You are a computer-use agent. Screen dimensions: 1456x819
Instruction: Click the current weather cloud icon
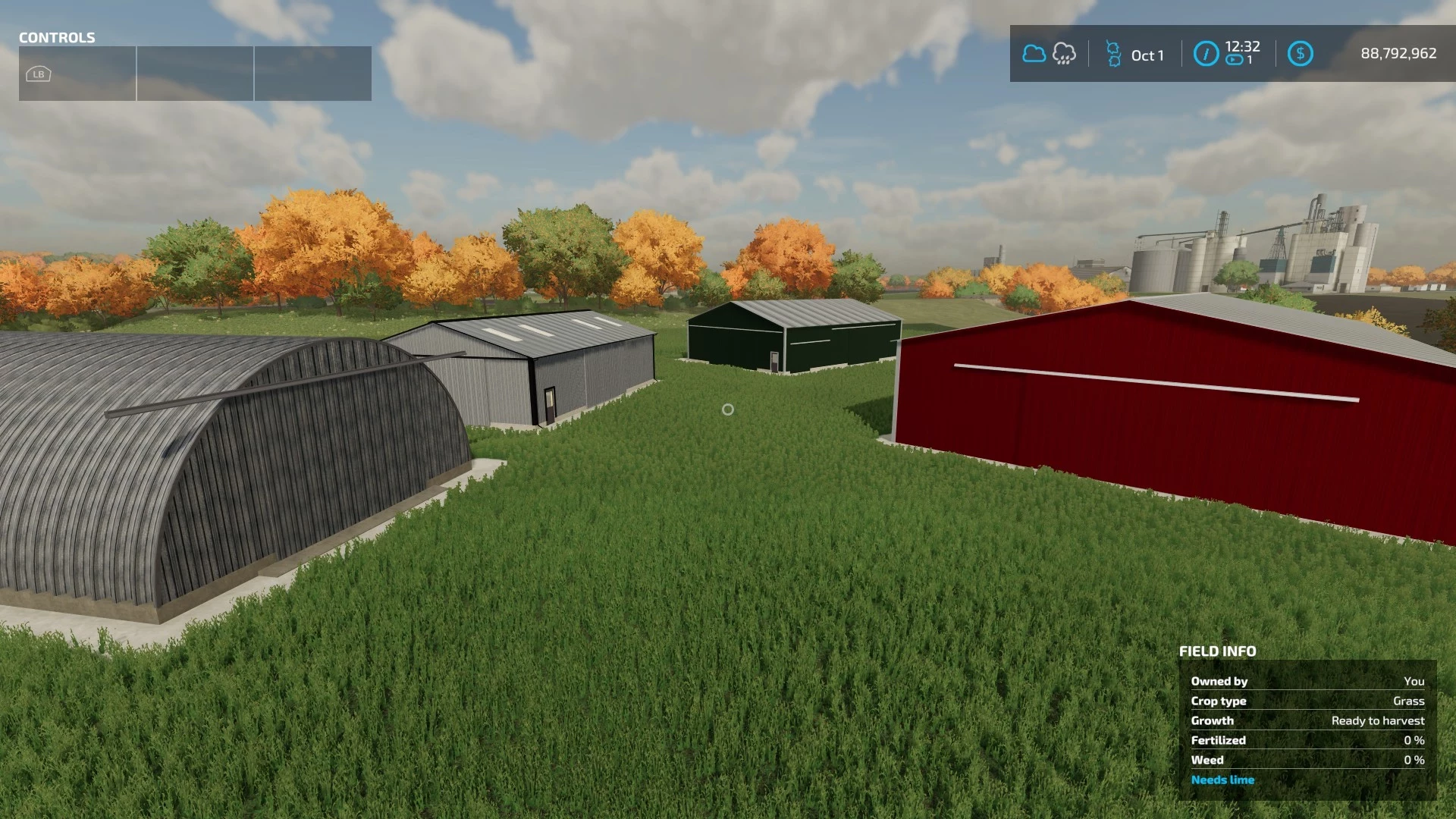[x=1034, y=54]
